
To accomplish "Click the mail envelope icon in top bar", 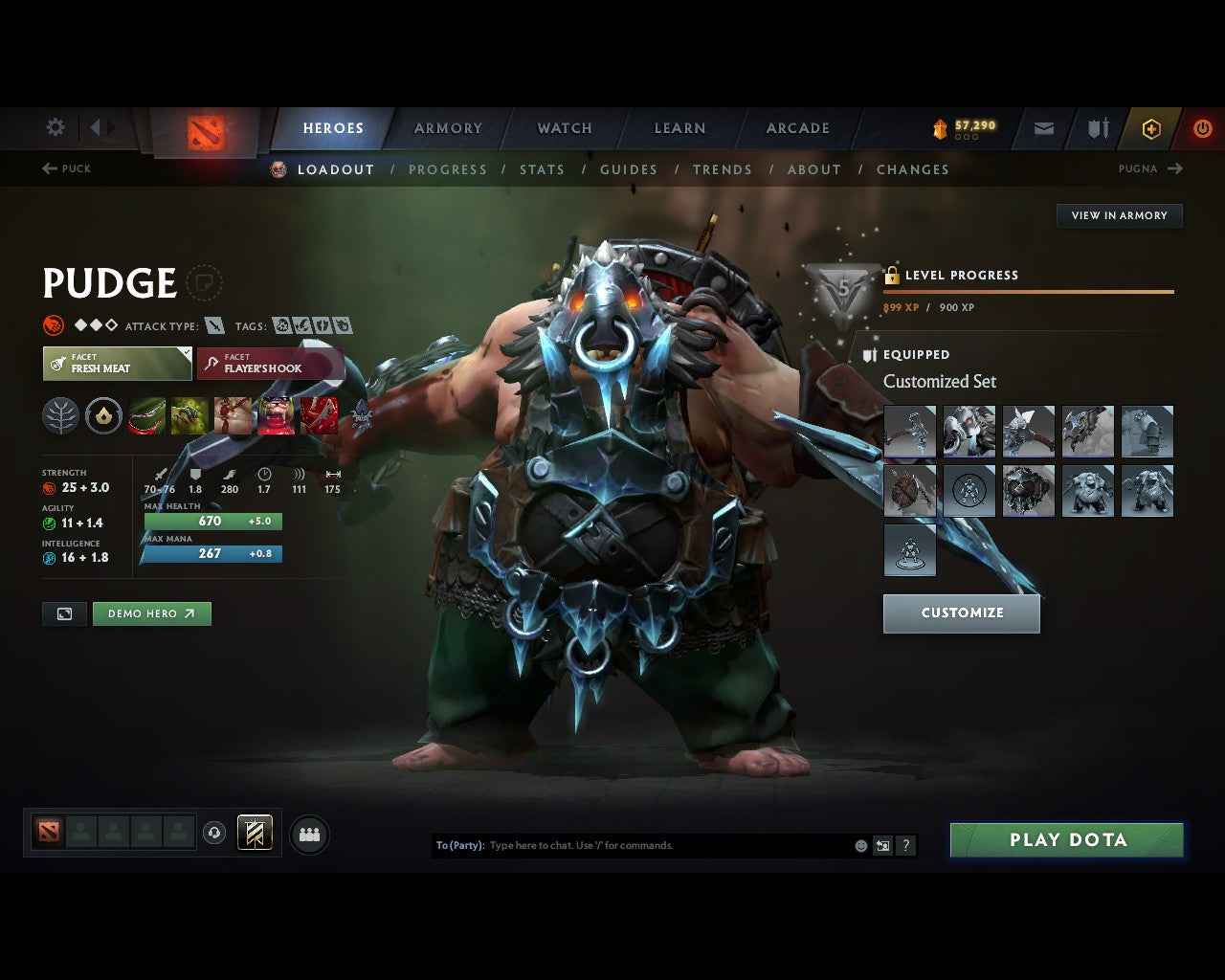I will 1042,127.
